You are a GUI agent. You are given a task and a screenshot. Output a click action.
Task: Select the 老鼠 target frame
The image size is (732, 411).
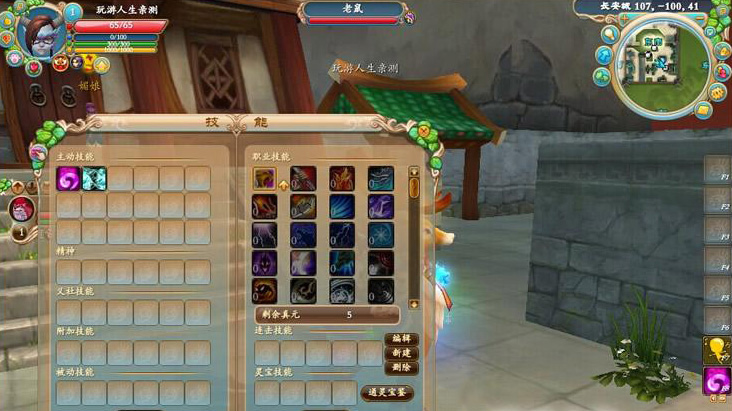pyautogui.click(x=355, y=12)
